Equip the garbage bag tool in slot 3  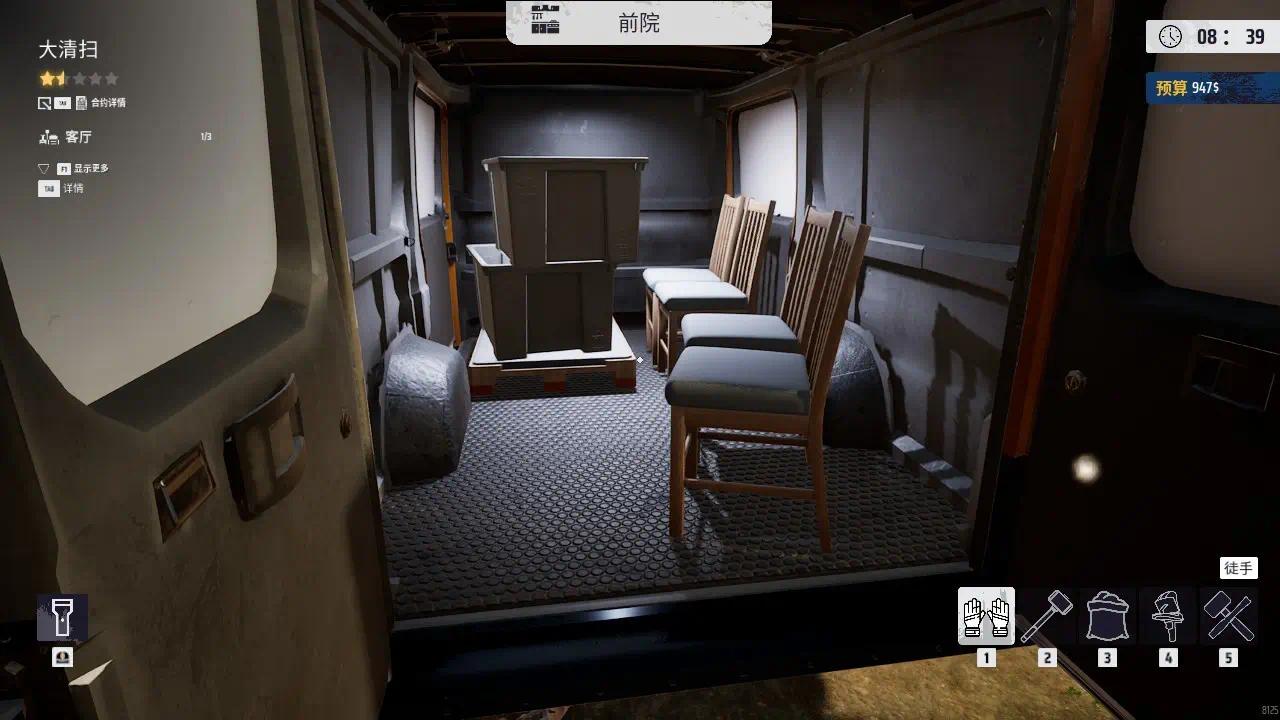click(1107, 618)
